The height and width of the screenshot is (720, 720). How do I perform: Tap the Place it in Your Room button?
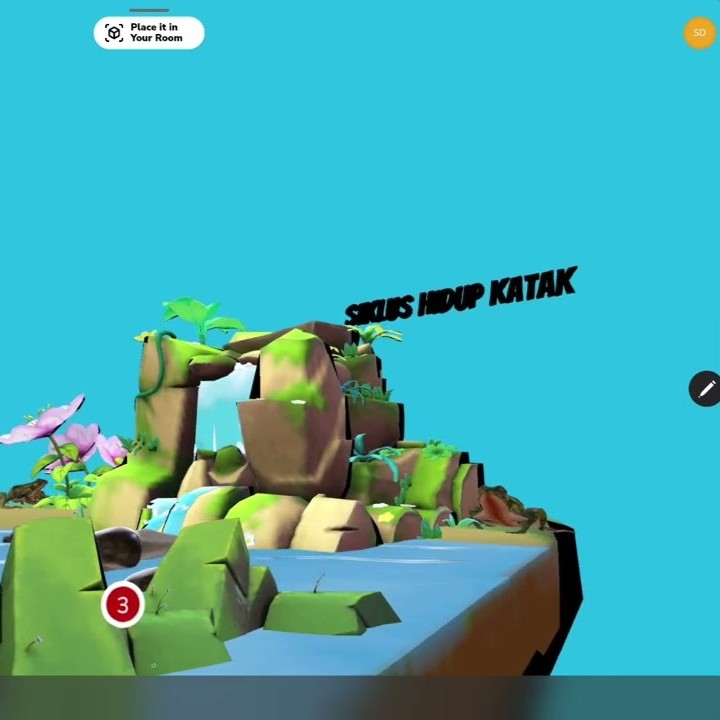click(x=149, y=33)
